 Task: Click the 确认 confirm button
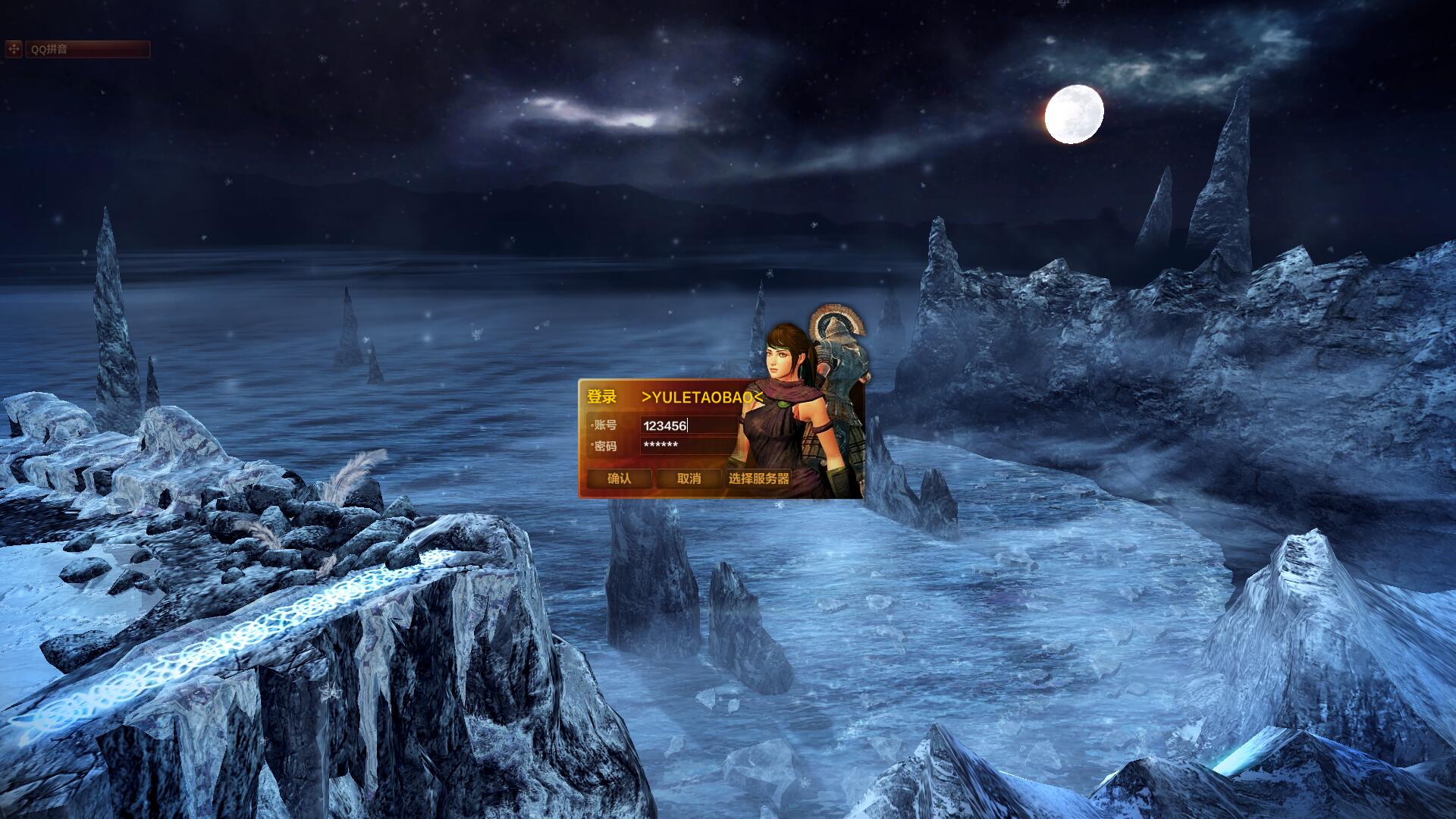click(x=619, y=479)
